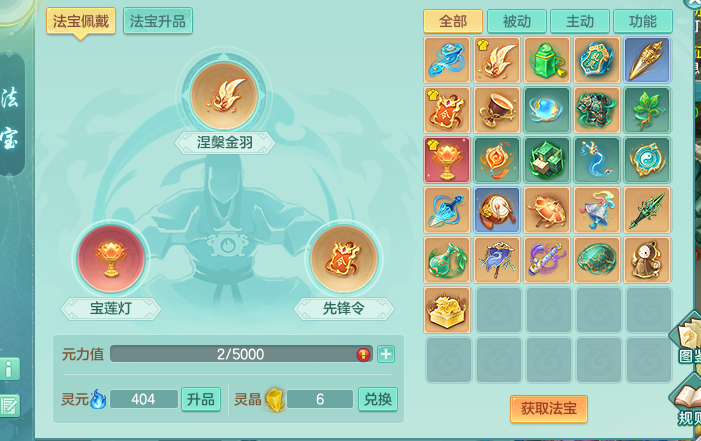Switch to the 法宝升品 tab
The height and width of the screenshot is (441, 701).
(x=158, y=21)
